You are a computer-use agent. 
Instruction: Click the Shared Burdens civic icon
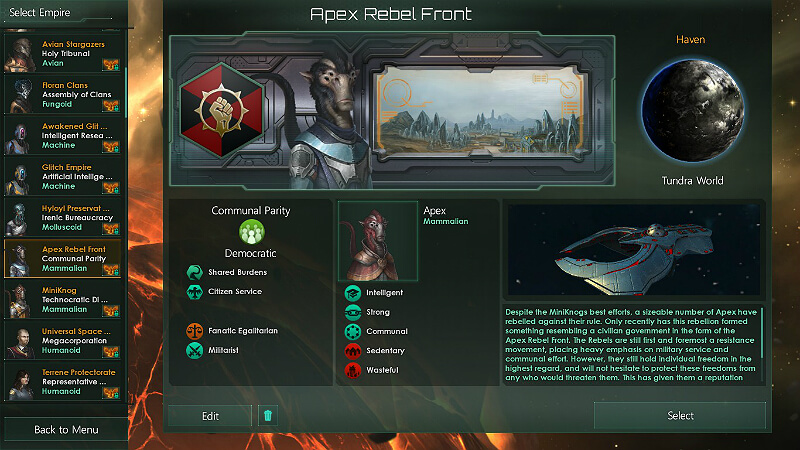[194, 272]
